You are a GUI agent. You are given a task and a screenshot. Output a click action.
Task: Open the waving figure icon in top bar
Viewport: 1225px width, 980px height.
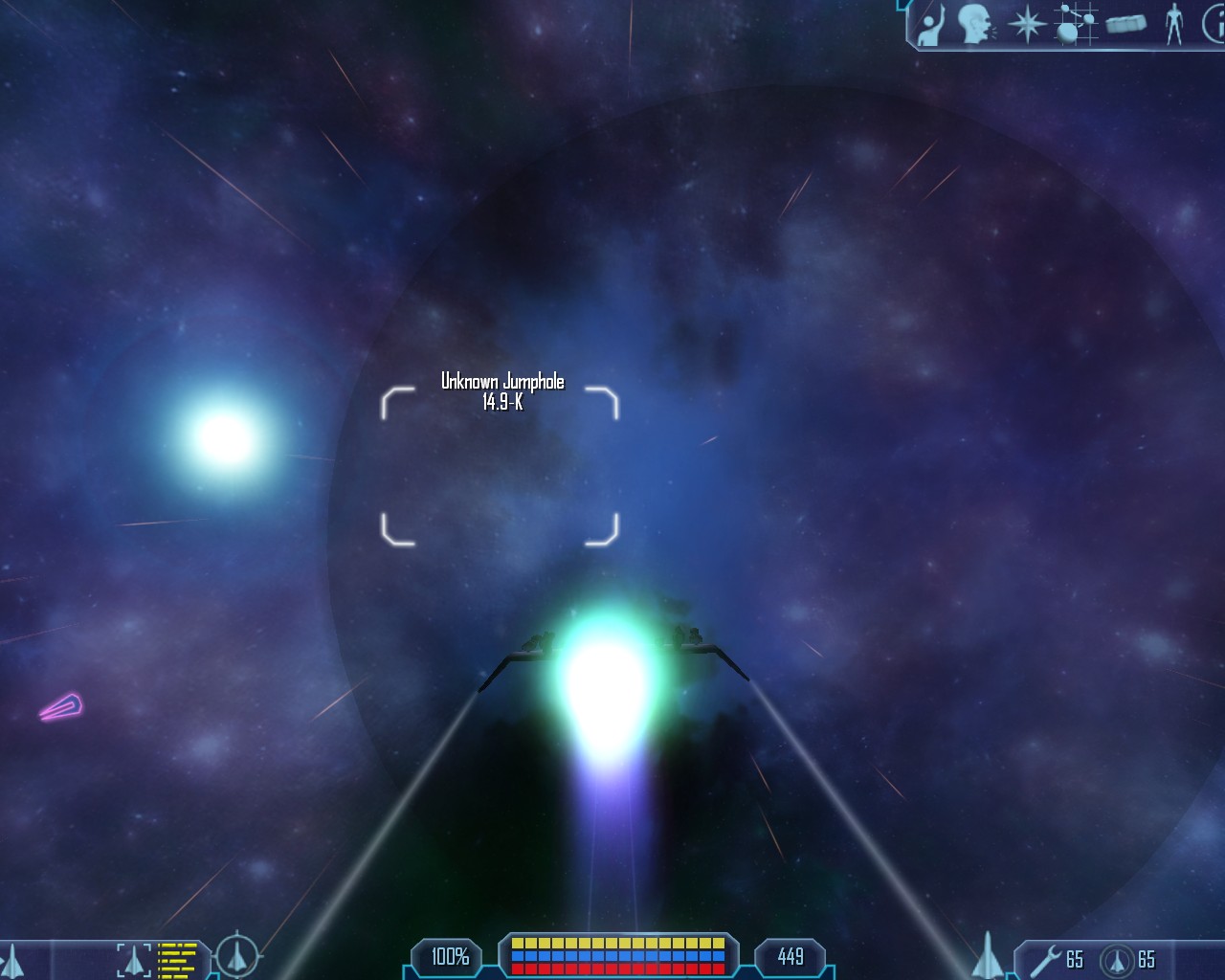tap(930, 25)
